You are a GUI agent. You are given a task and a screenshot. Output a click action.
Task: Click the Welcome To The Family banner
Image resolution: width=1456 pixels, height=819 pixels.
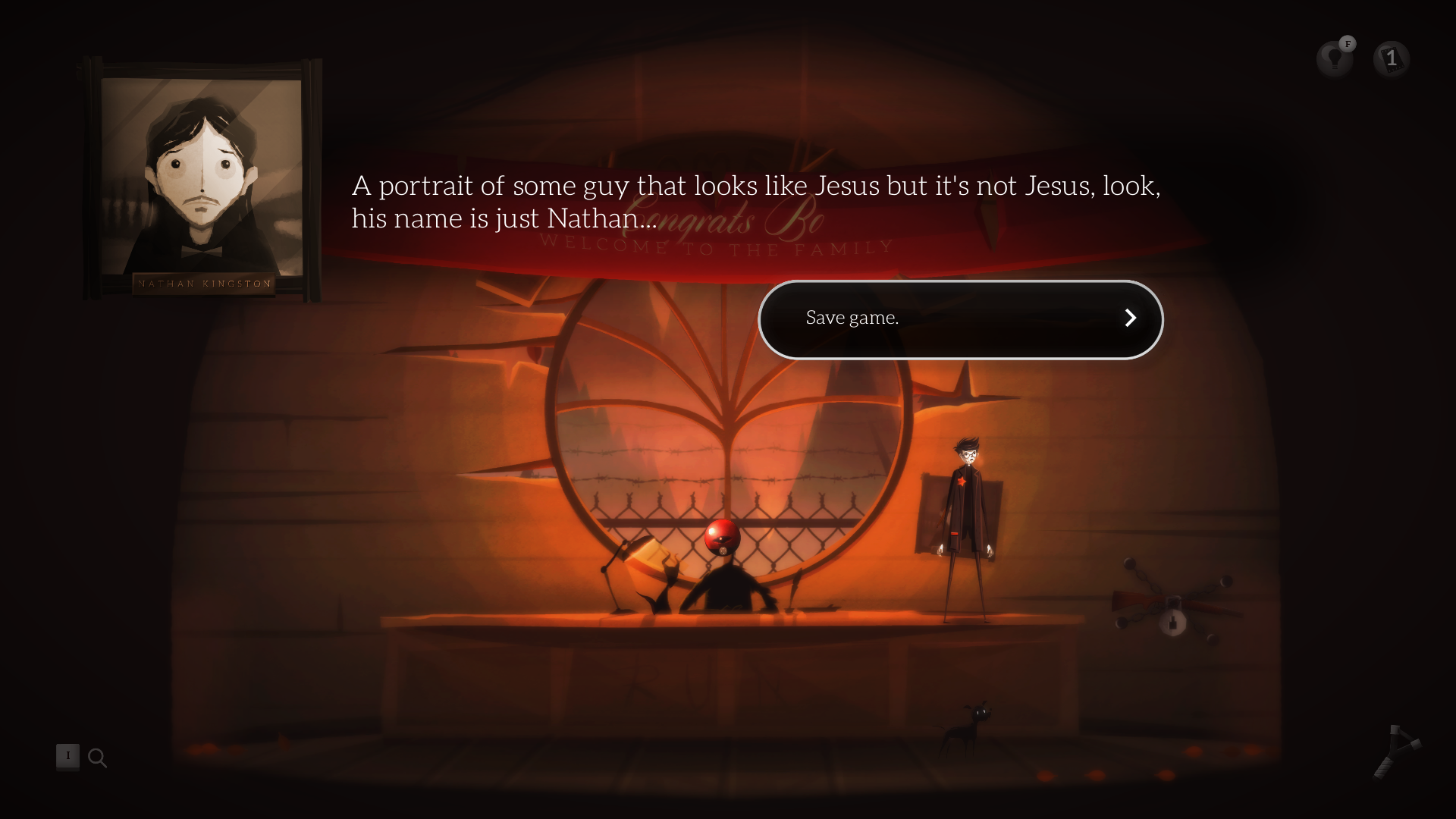(x=717, y=246)
